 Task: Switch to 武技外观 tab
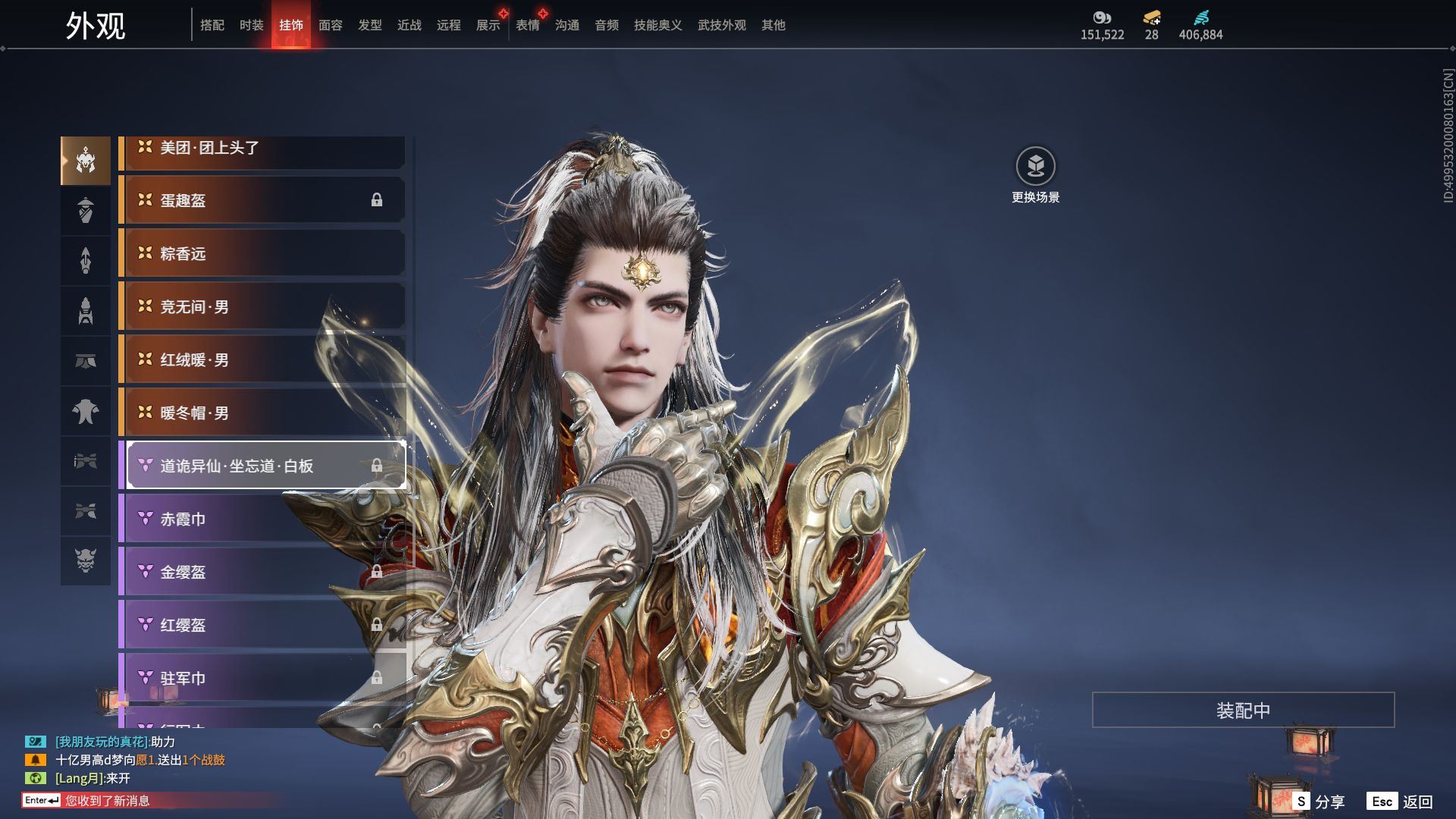coord(721,25)
